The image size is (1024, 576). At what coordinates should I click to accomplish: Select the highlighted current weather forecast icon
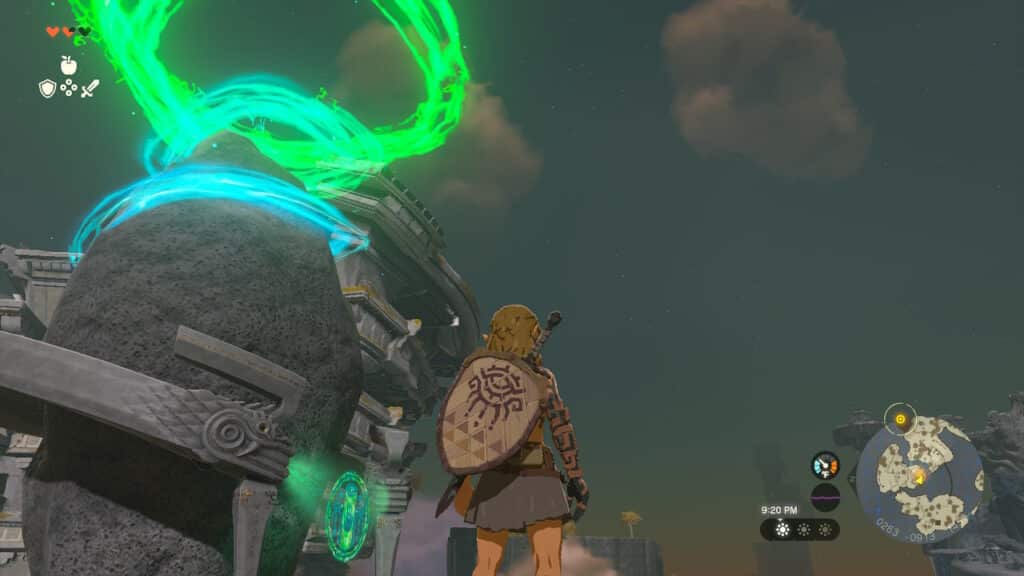pos(781,529)
